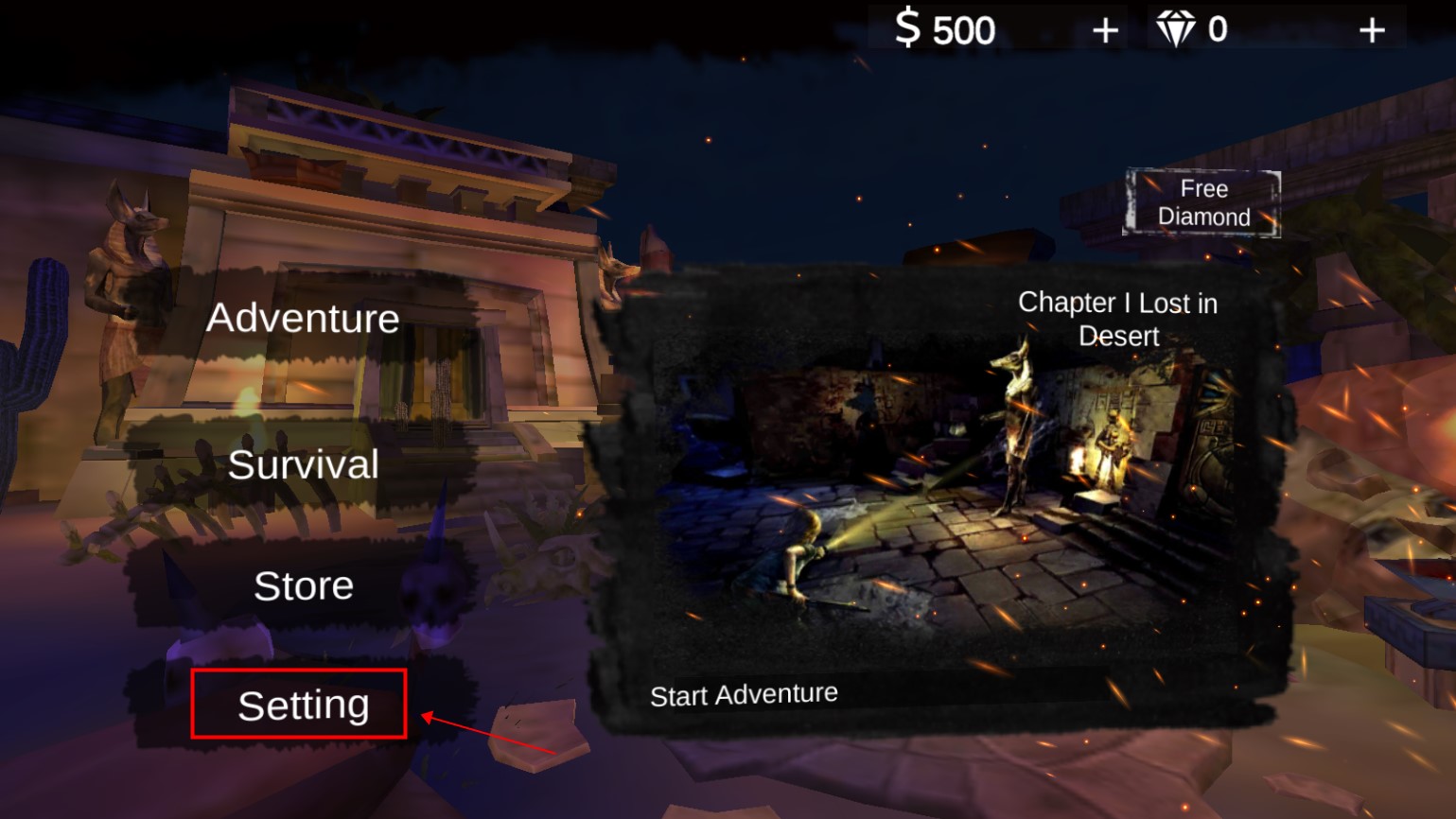The height and width of the screenshot is (819, 1456).
Task: Claim the Free Diamond offer
Action: coord(1203,203)
